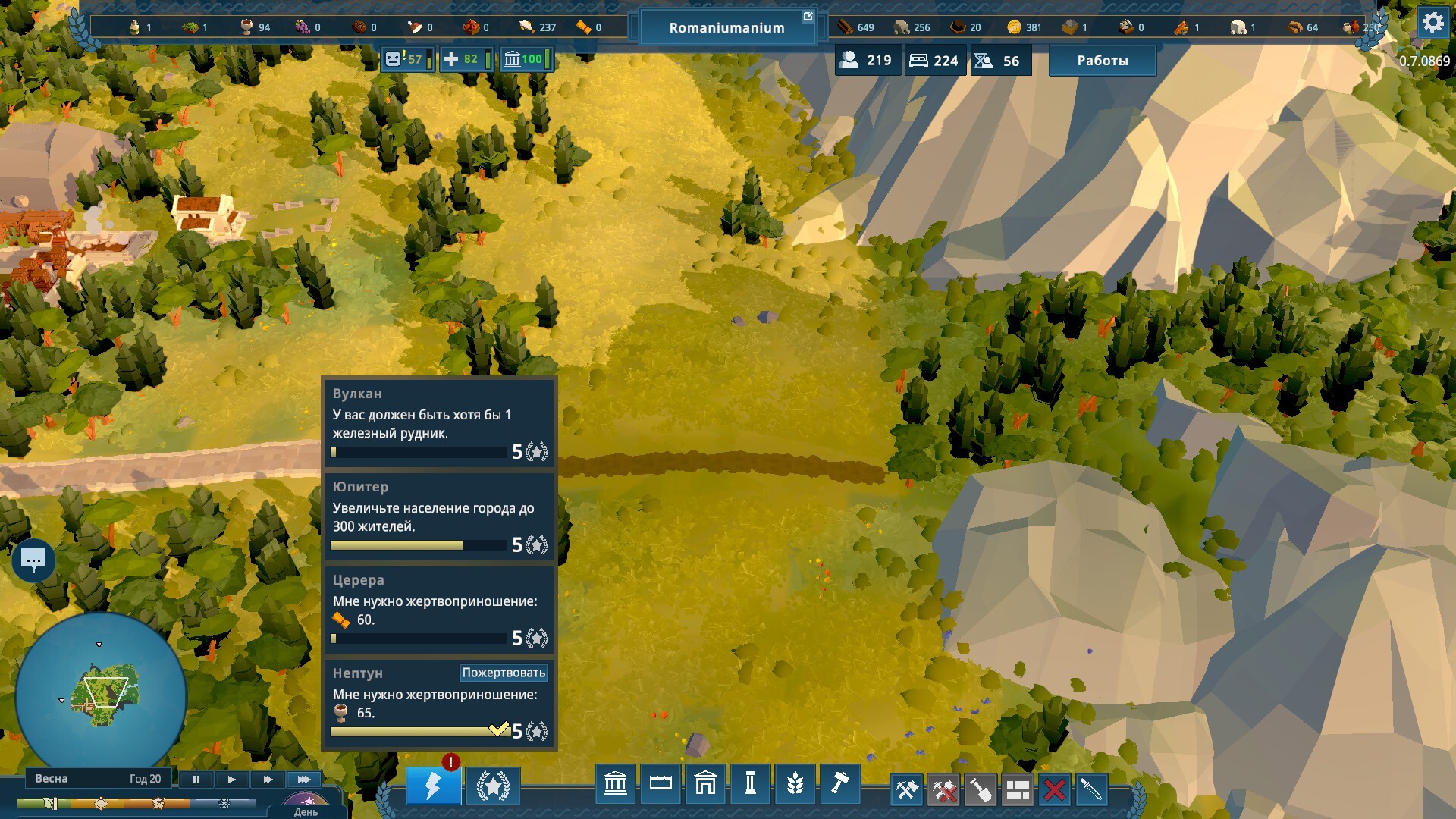The image size is (1456, 819).
Task: Select the red X demolish tool
Action: pyautogui.click(x=1054, y=790)
